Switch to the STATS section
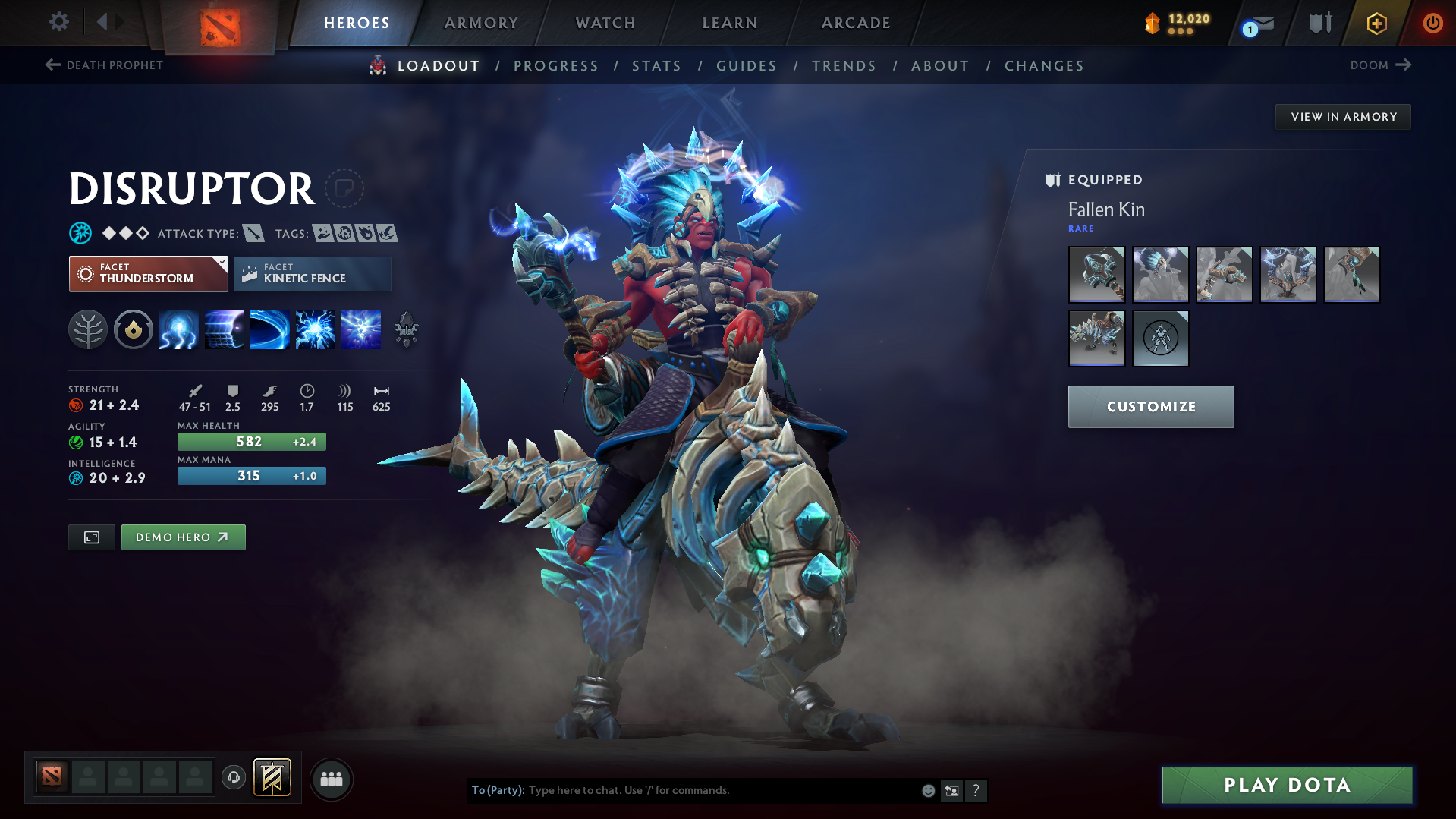The image size is (1456, 819). coord(656,66)
